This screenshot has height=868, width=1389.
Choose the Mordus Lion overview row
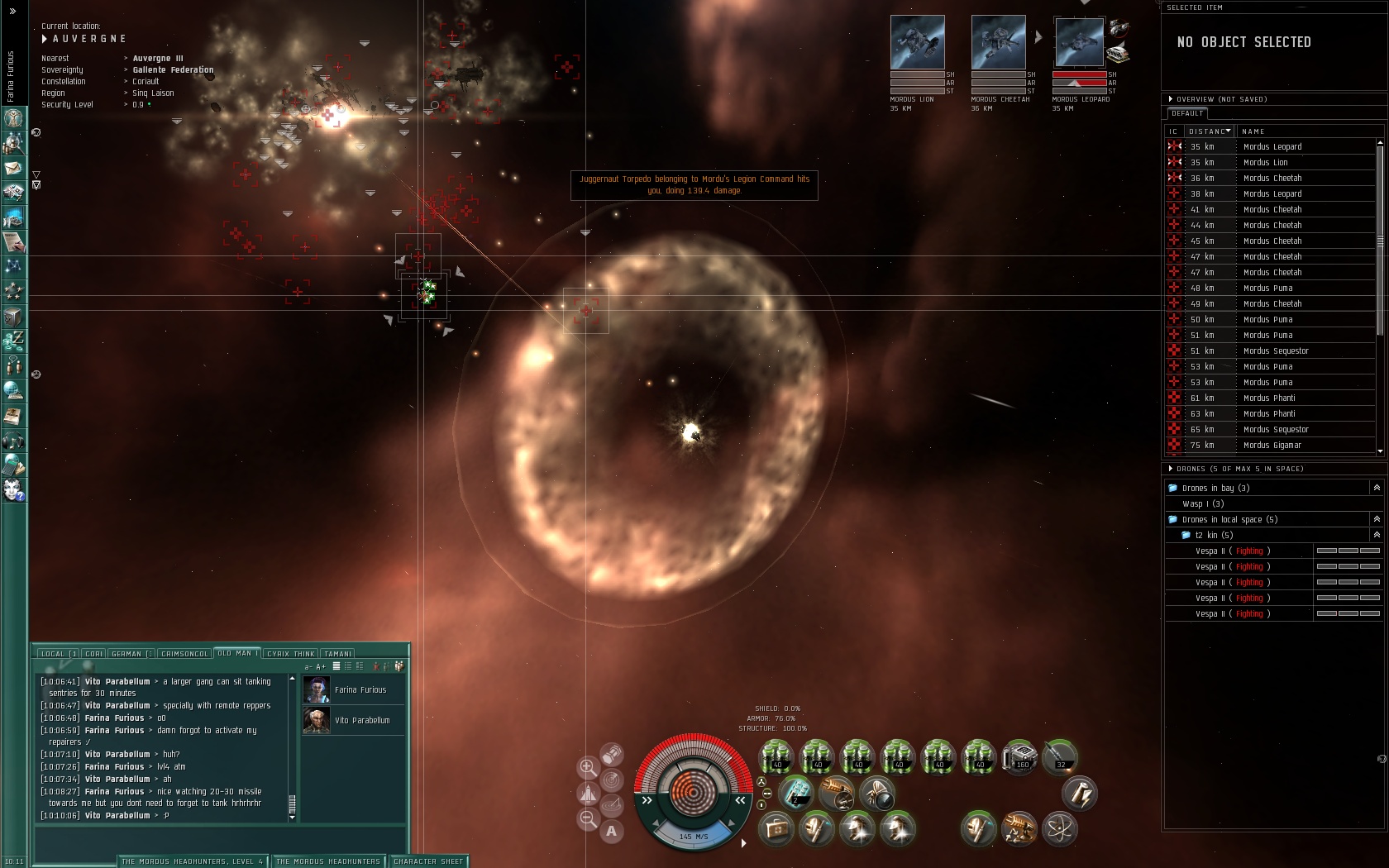point(1265,163)
